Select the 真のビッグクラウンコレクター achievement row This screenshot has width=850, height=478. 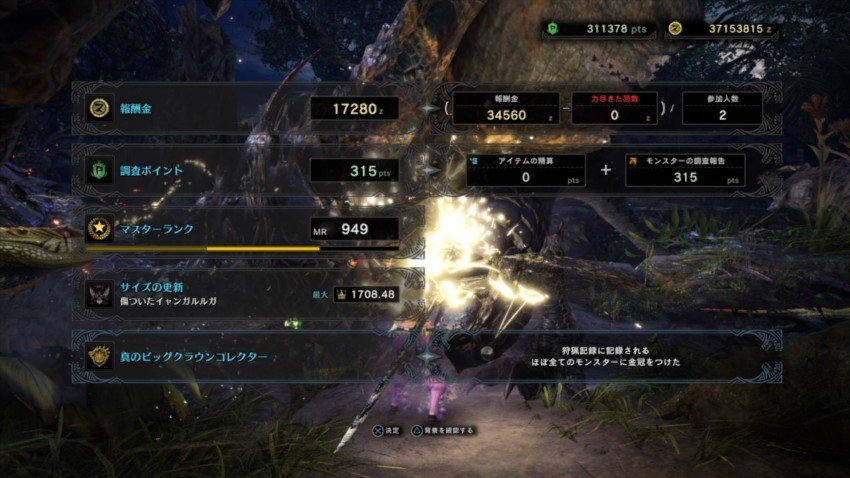point(240,356)
